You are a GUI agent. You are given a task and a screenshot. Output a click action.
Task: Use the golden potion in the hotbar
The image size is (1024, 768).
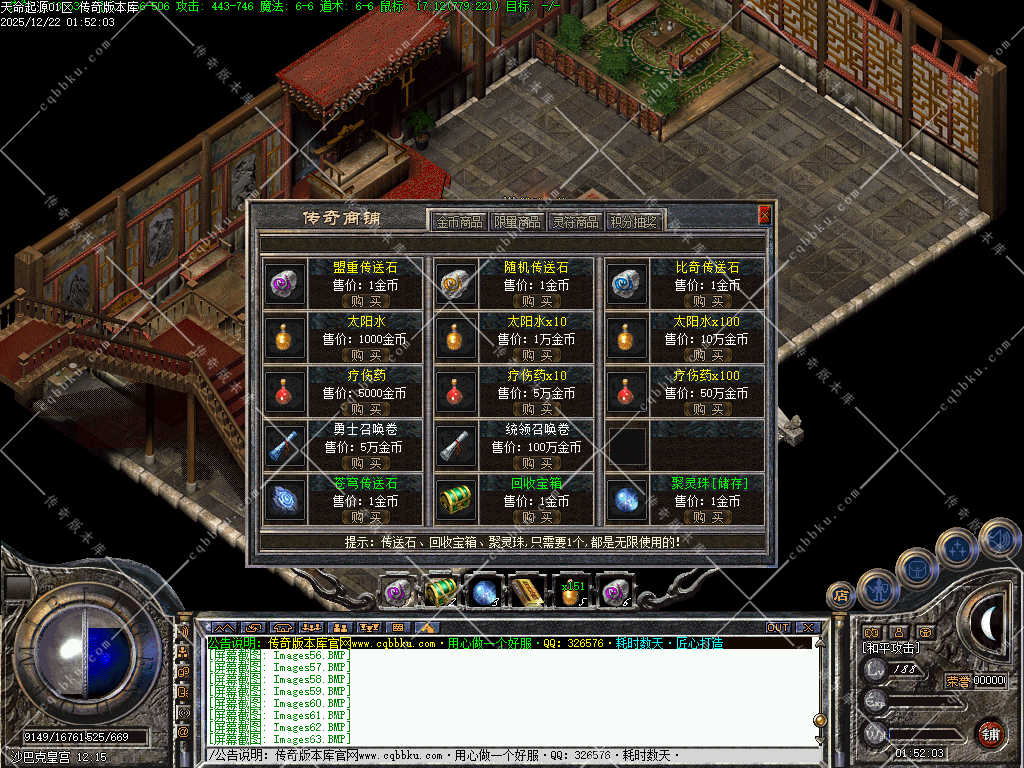click(x=571, y=594)
